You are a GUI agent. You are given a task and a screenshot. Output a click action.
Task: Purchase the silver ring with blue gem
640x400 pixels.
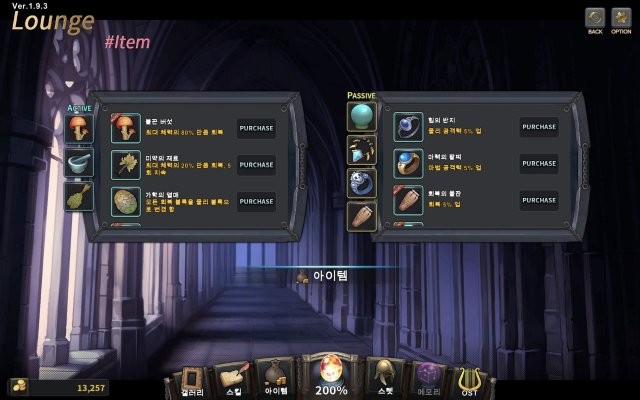[538, 127]
